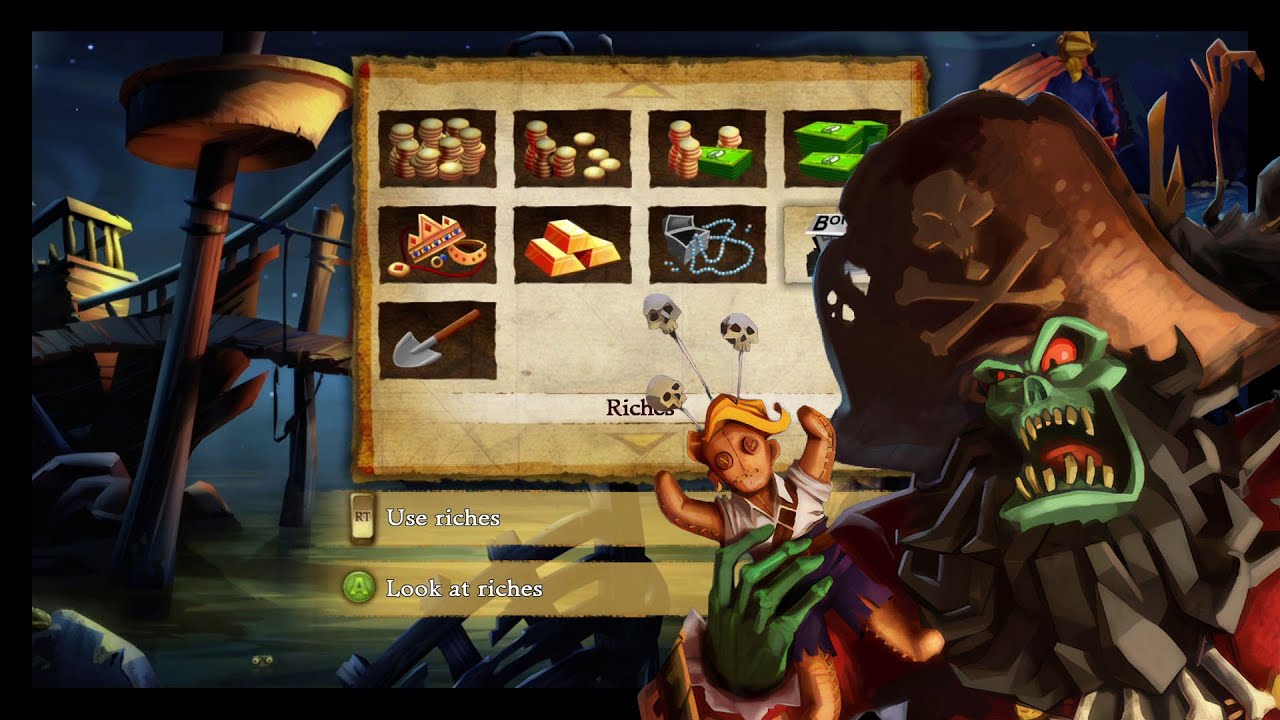This screenshot has height=720, width=1280.
Task: Choose the "Look at riches" action
Action: [463, 588]
